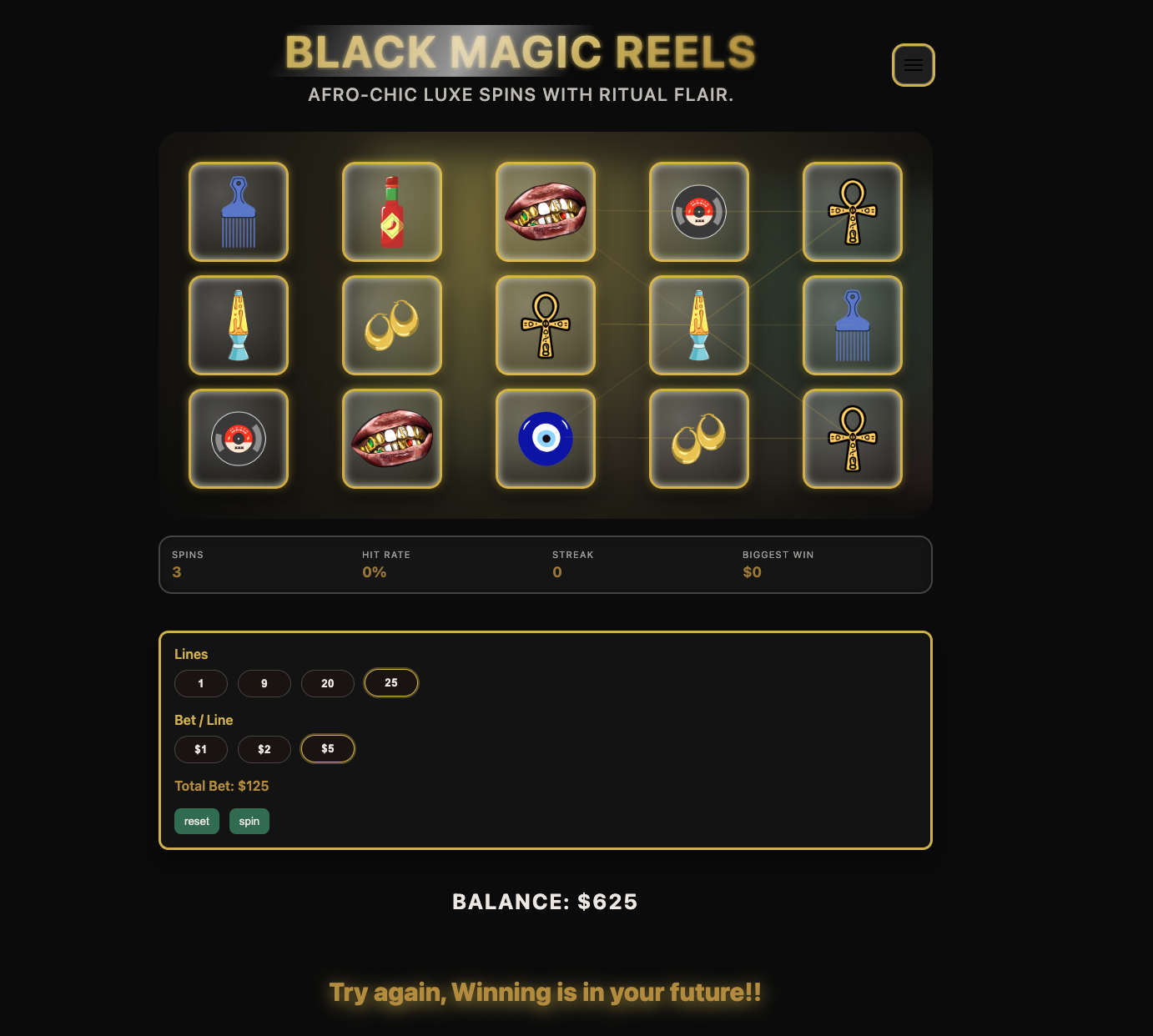Select the hot sauce bottle symbol
1153x1036 pixels.
(x=392, y=212)
